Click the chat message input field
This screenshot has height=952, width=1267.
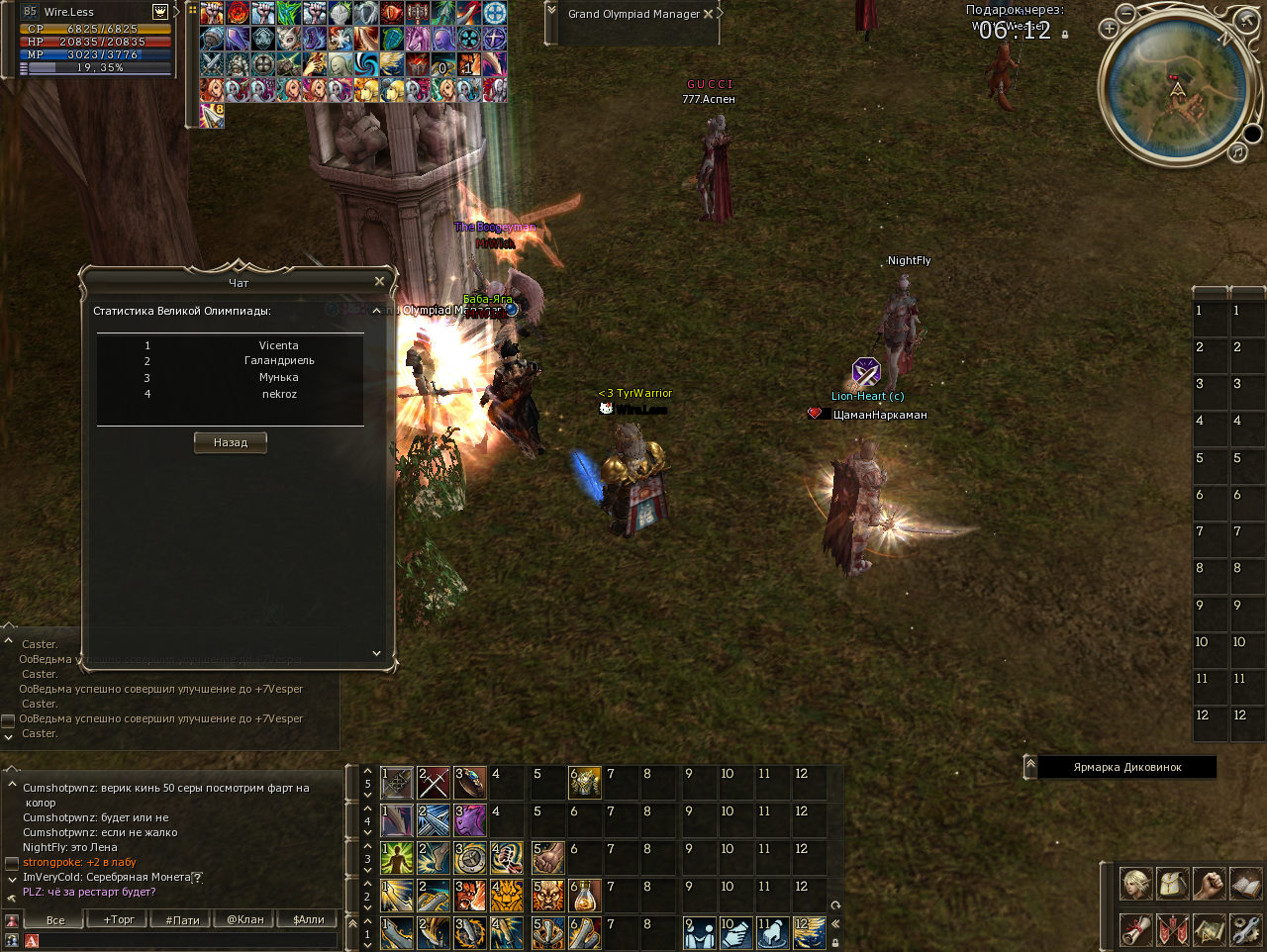pos(188,940)
